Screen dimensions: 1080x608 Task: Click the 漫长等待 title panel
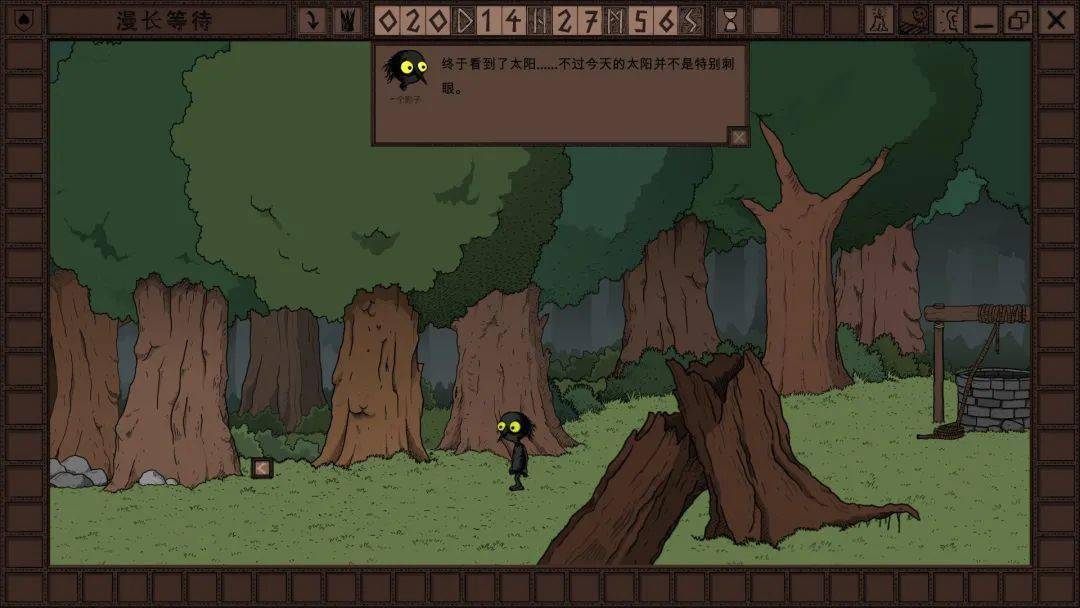pyautogui.click(x=165, y=20)
